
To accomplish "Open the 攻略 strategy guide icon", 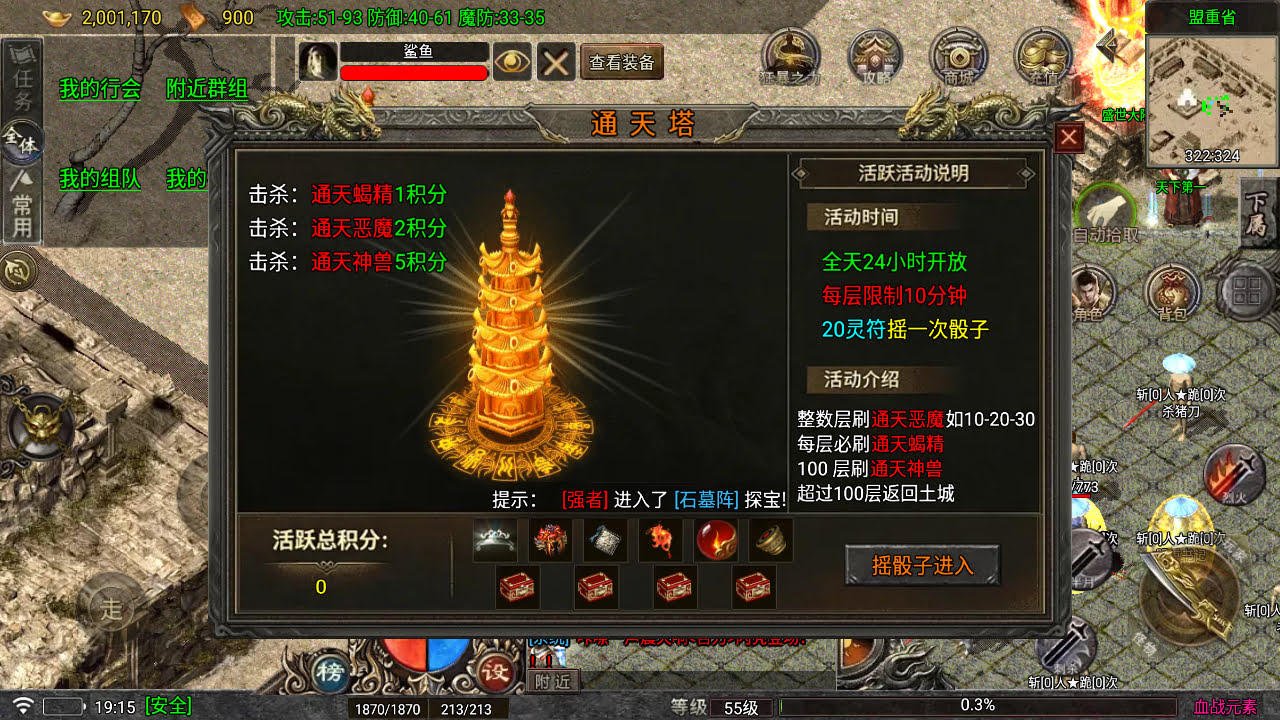I will point(875,55).
